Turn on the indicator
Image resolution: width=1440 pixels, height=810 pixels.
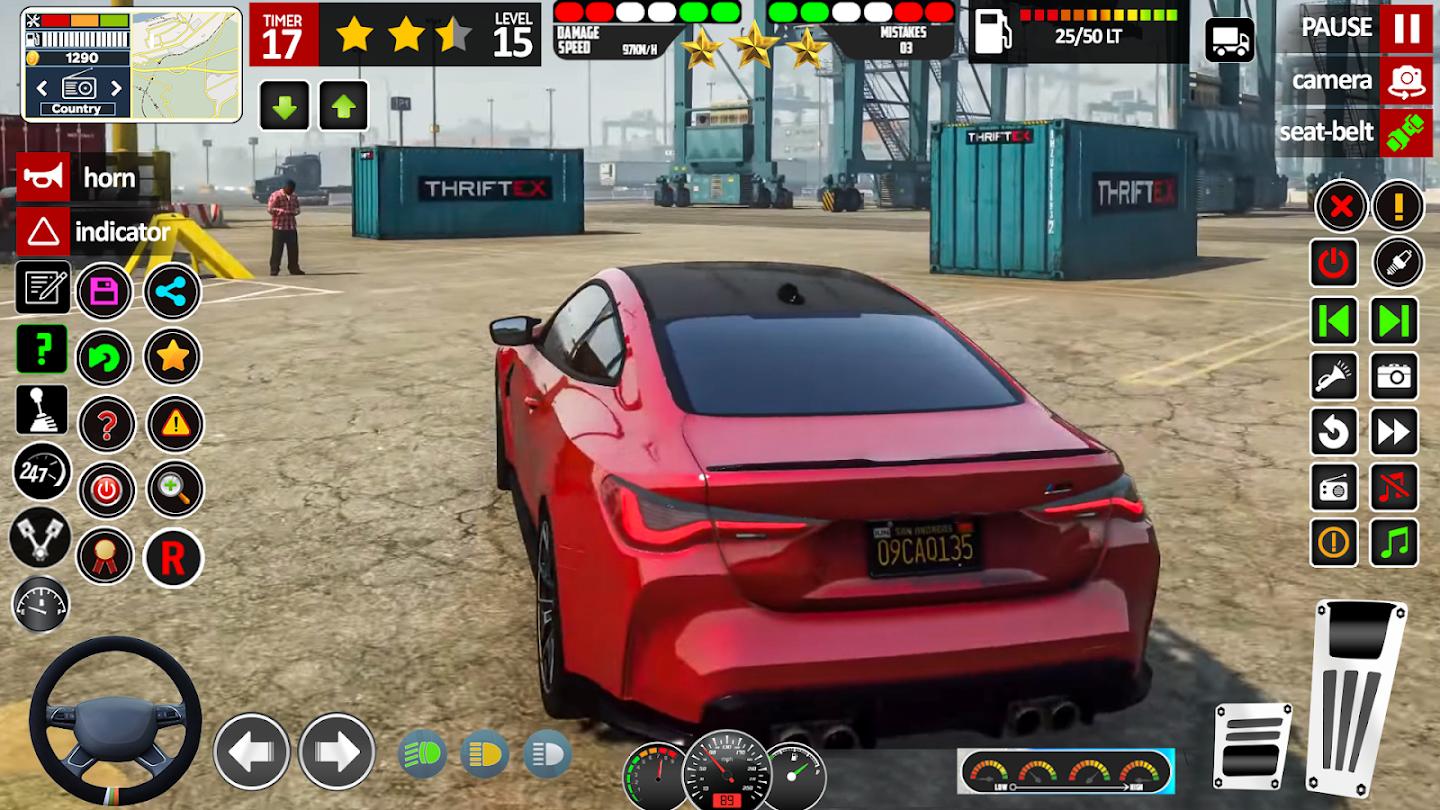[44, 232]
